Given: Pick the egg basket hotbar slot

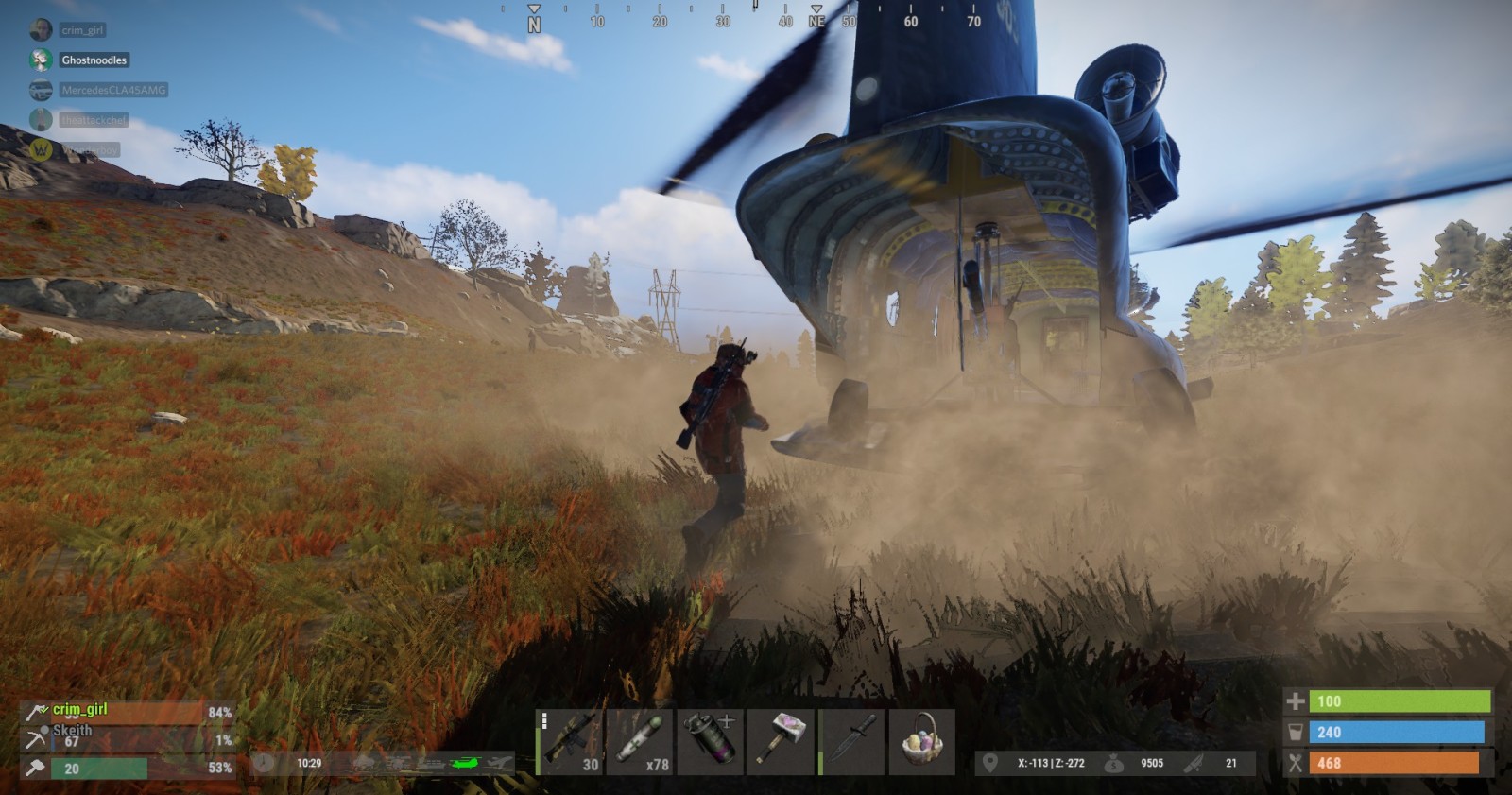Looking at the screenshot, I should [922, 742].
